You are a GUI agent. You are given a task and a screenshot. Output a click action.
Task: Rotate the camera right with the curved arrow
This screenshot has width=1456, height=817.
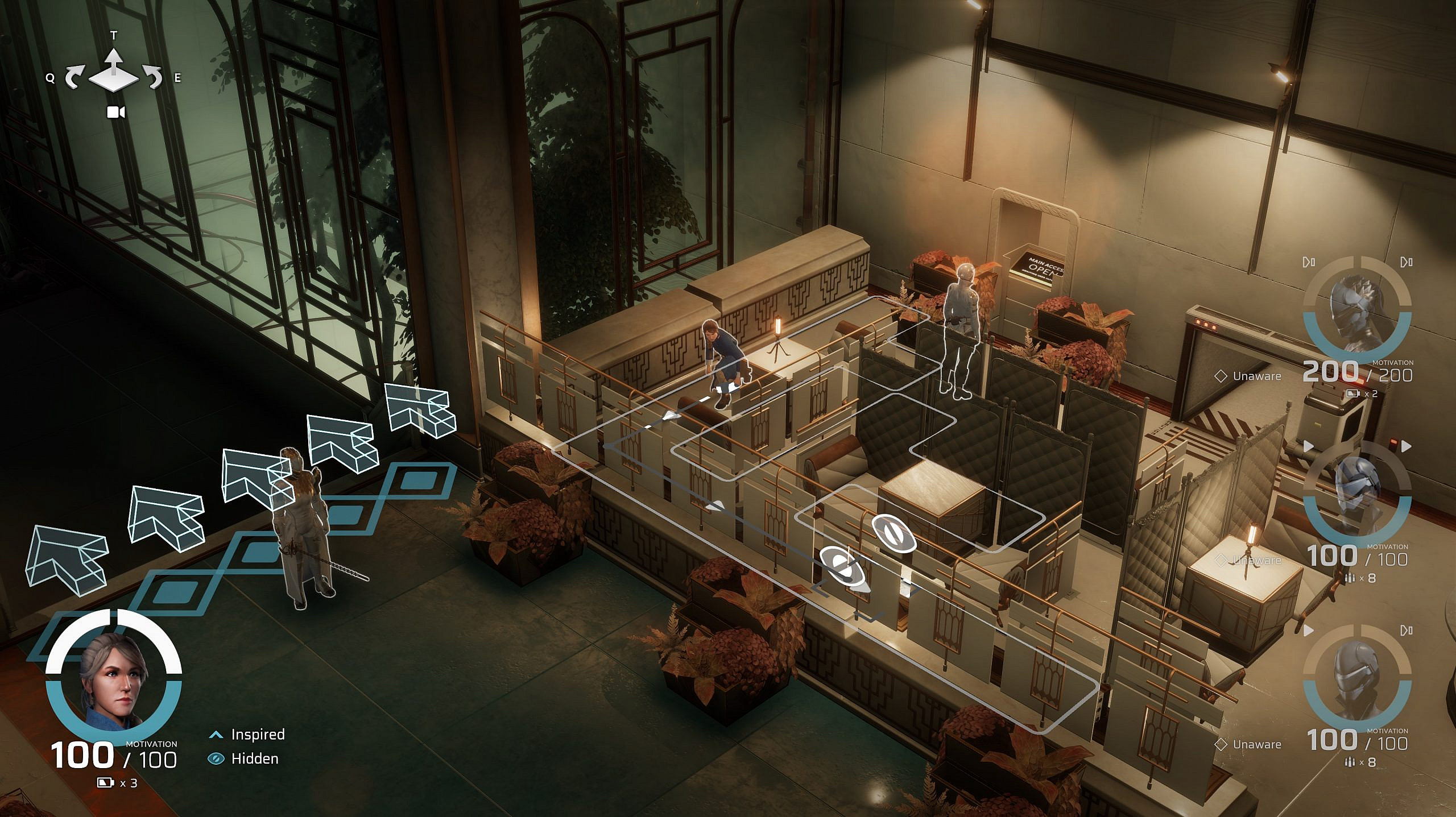pos(153,78)
